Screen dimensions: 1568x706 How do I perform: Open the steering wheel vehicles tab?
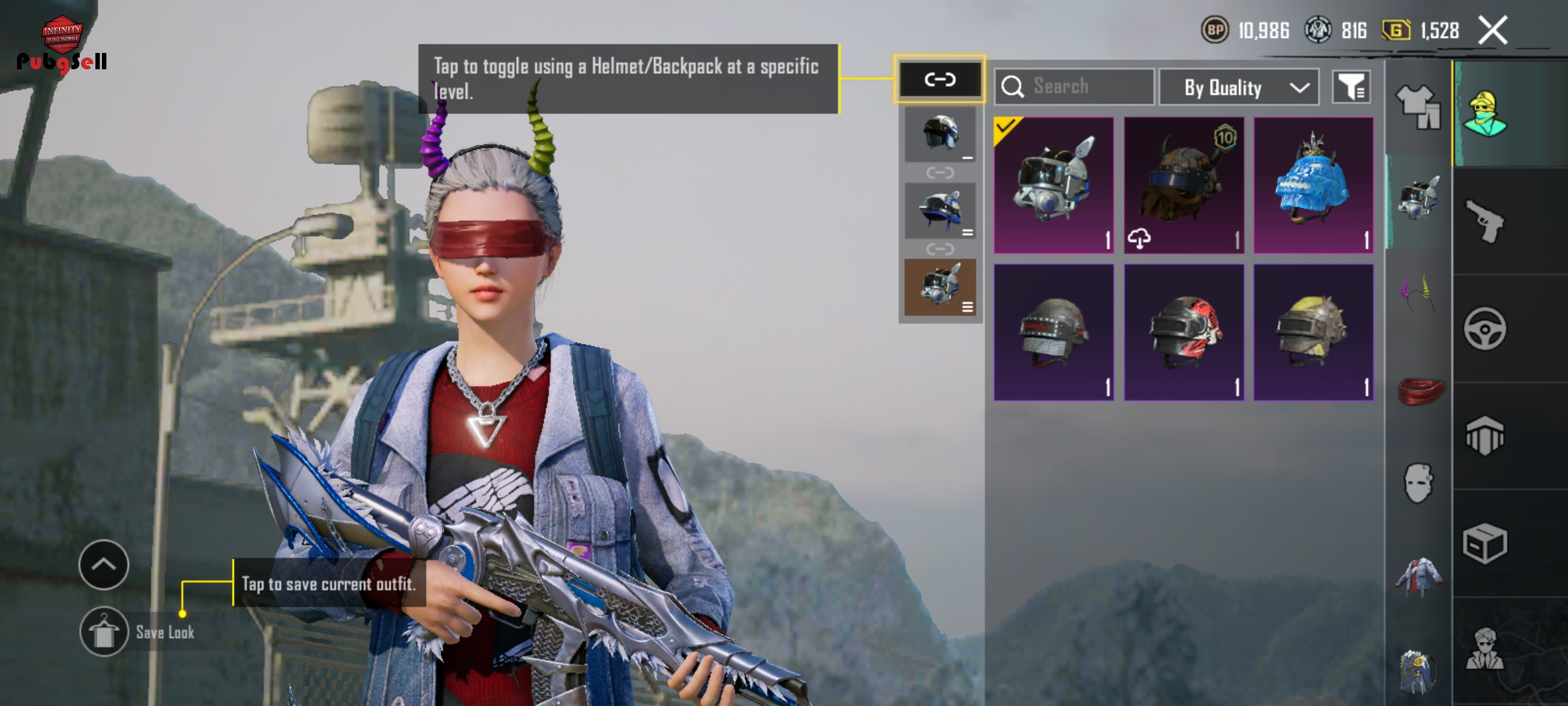tap(1484, 328)
